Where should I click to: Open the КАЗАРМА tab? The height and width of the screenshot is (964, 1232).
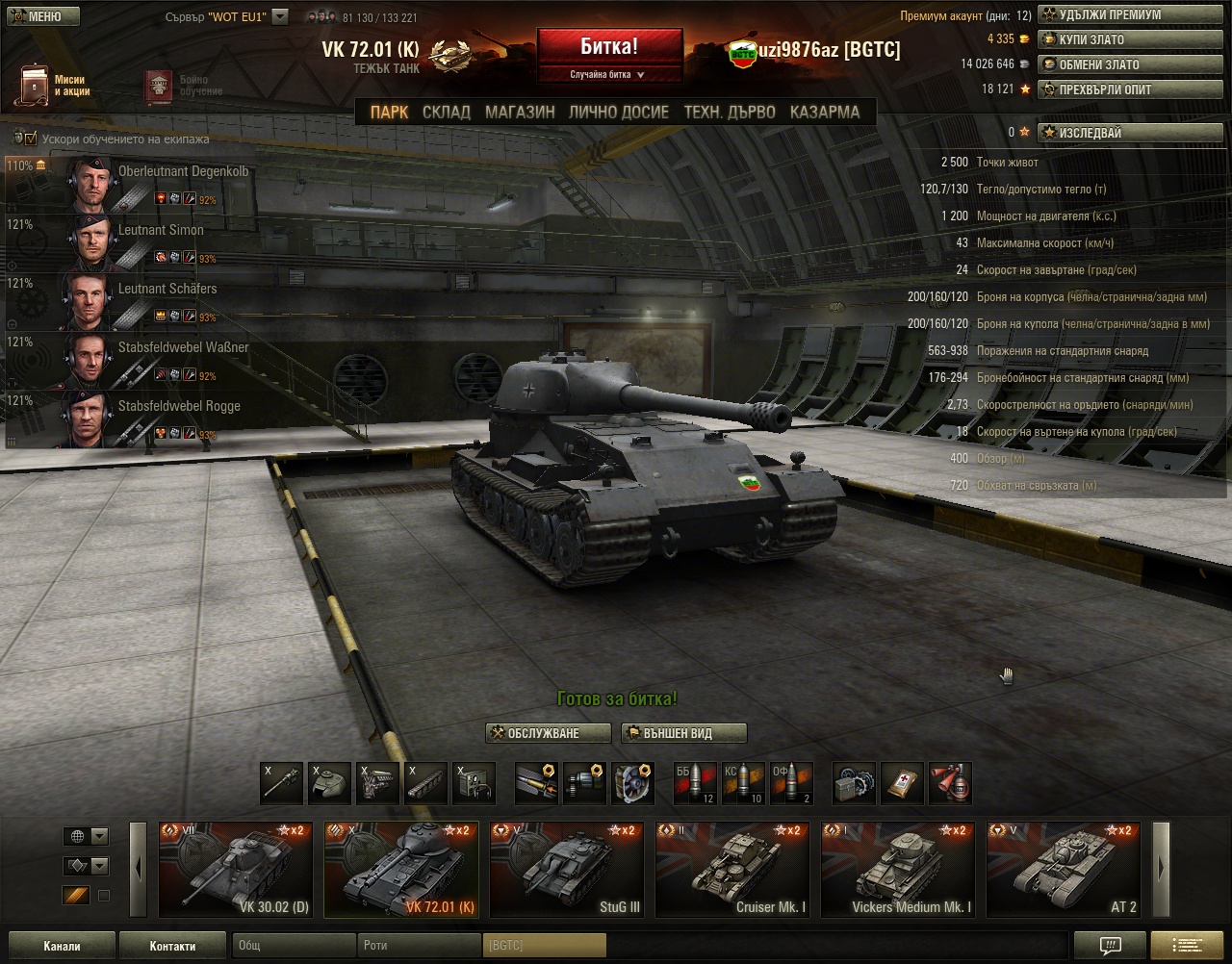tap(824, 112)
